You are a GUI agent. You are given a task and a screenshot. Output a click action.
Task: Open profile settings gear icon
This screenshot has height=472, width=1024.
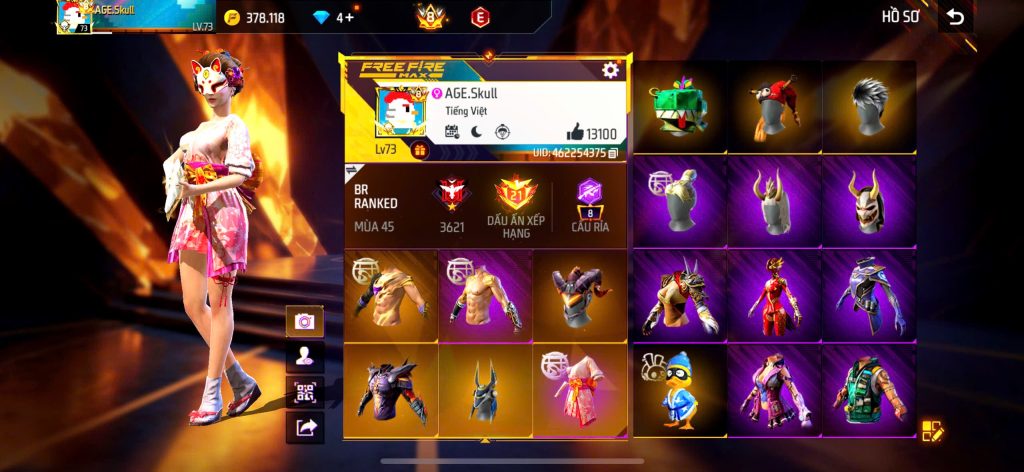pyautogui.click(x=610, y=70)
